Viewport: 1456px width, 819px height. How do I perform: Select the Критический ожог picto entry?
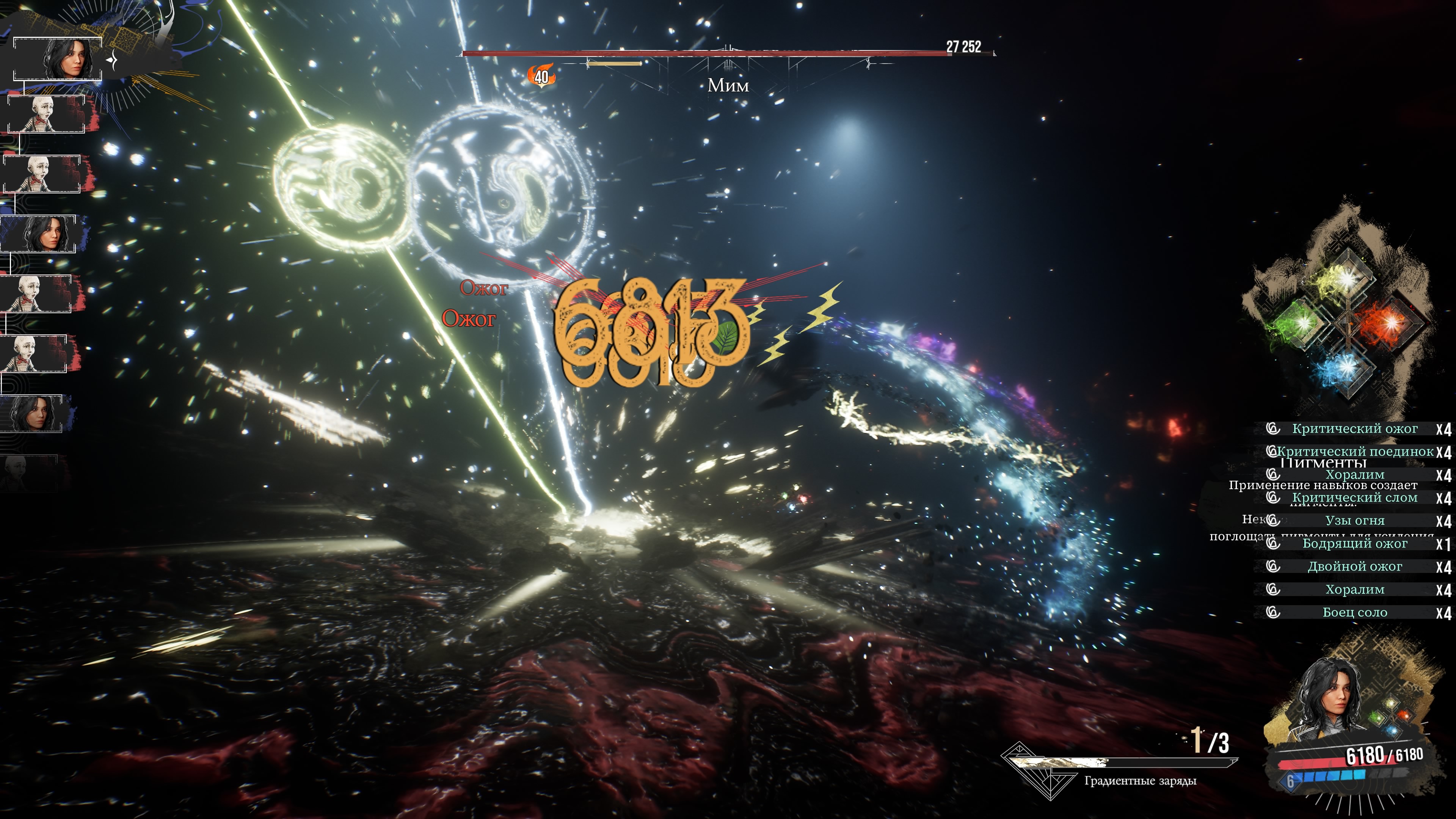click(x=1354, y=429)
